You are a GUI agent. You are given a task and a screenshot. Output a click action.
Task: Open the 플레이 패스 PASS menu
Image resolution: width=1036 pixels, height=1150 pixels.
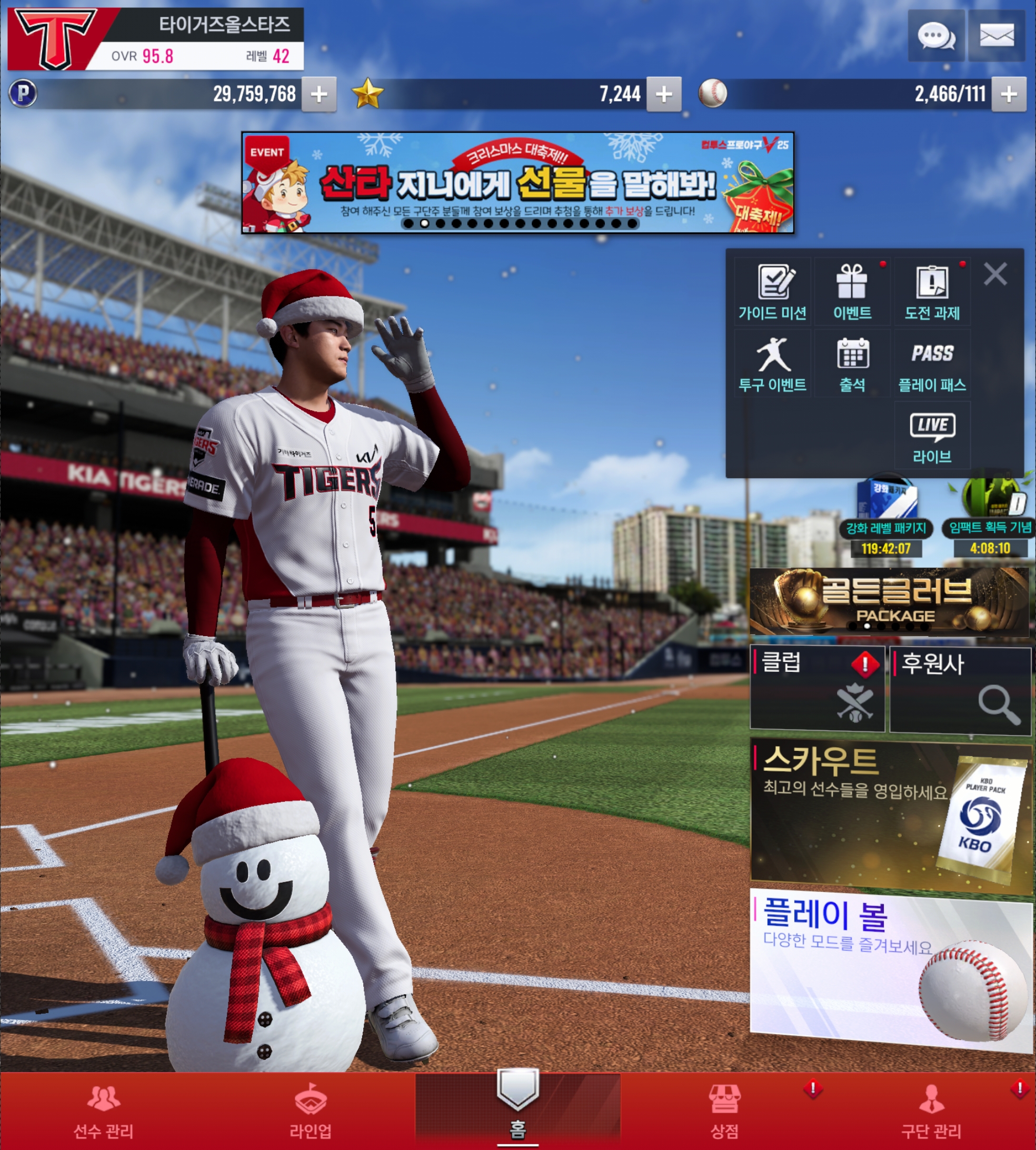[x=932, y=363]
